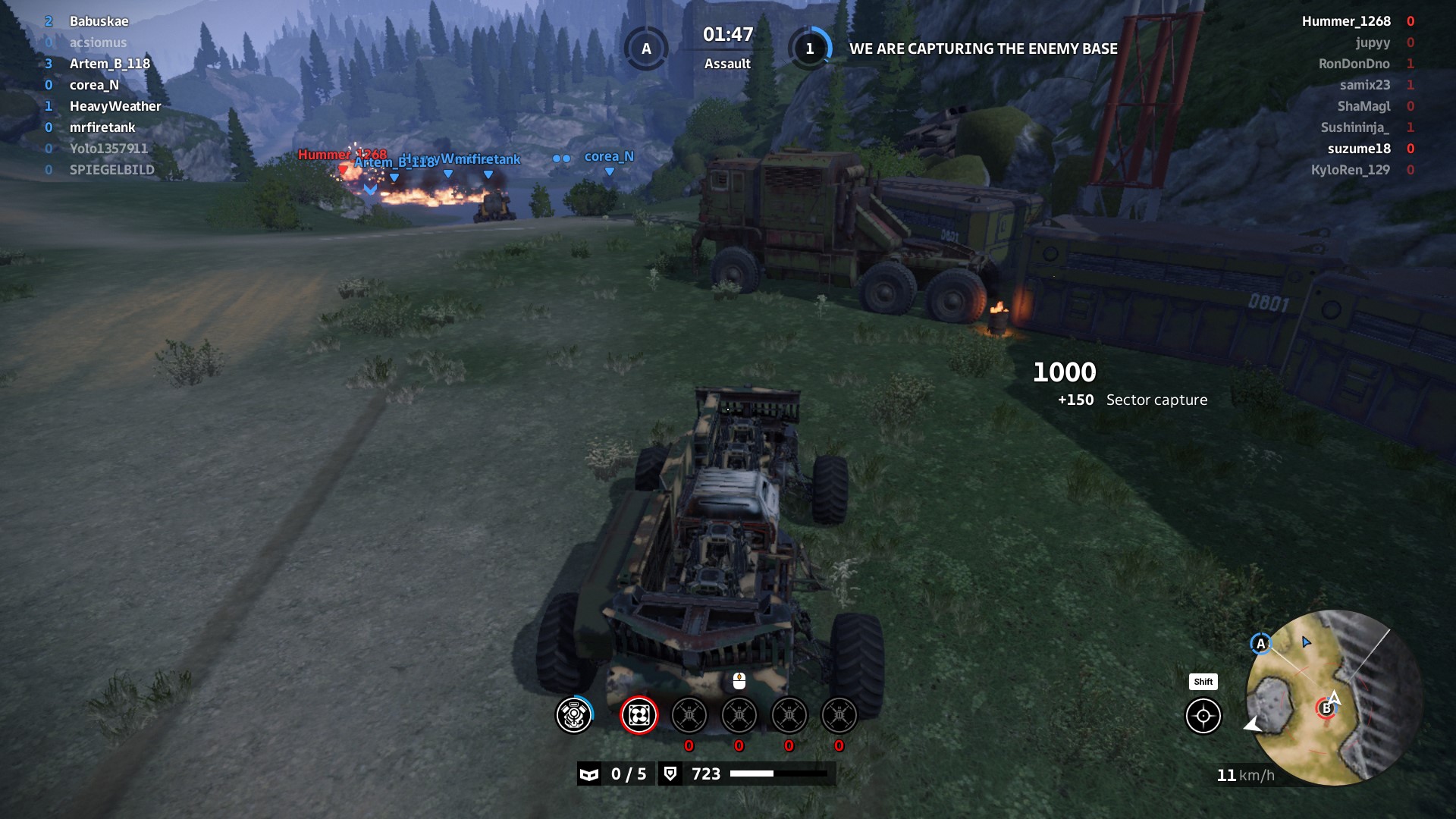The image size is (1456, 819).
Task: Activate the blue-arc module icon in the hotbar
Action: [x=574, y=715]
